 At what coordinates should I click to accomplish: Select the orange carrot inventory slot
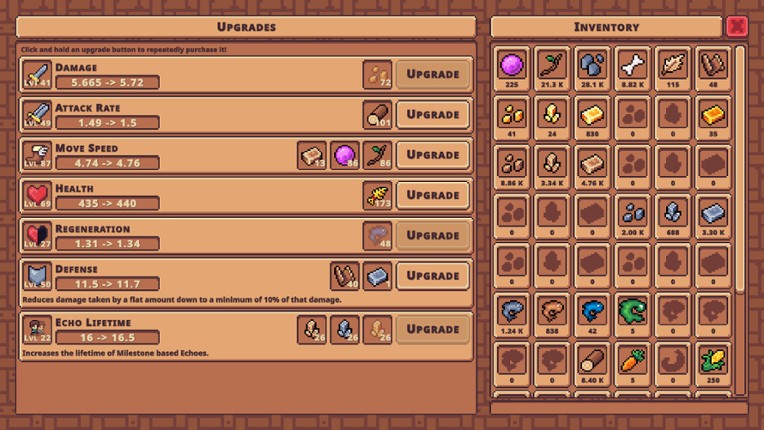tap(632, 360)
